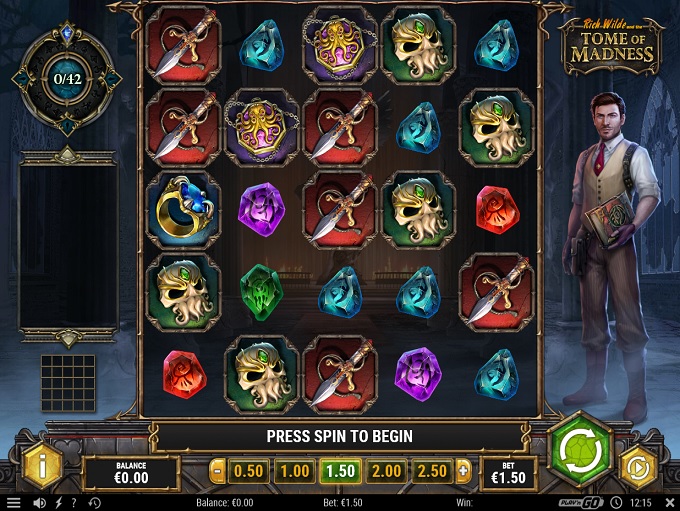
Task: Toggle the sound speaker icon
Action: [x=40, y=503]
